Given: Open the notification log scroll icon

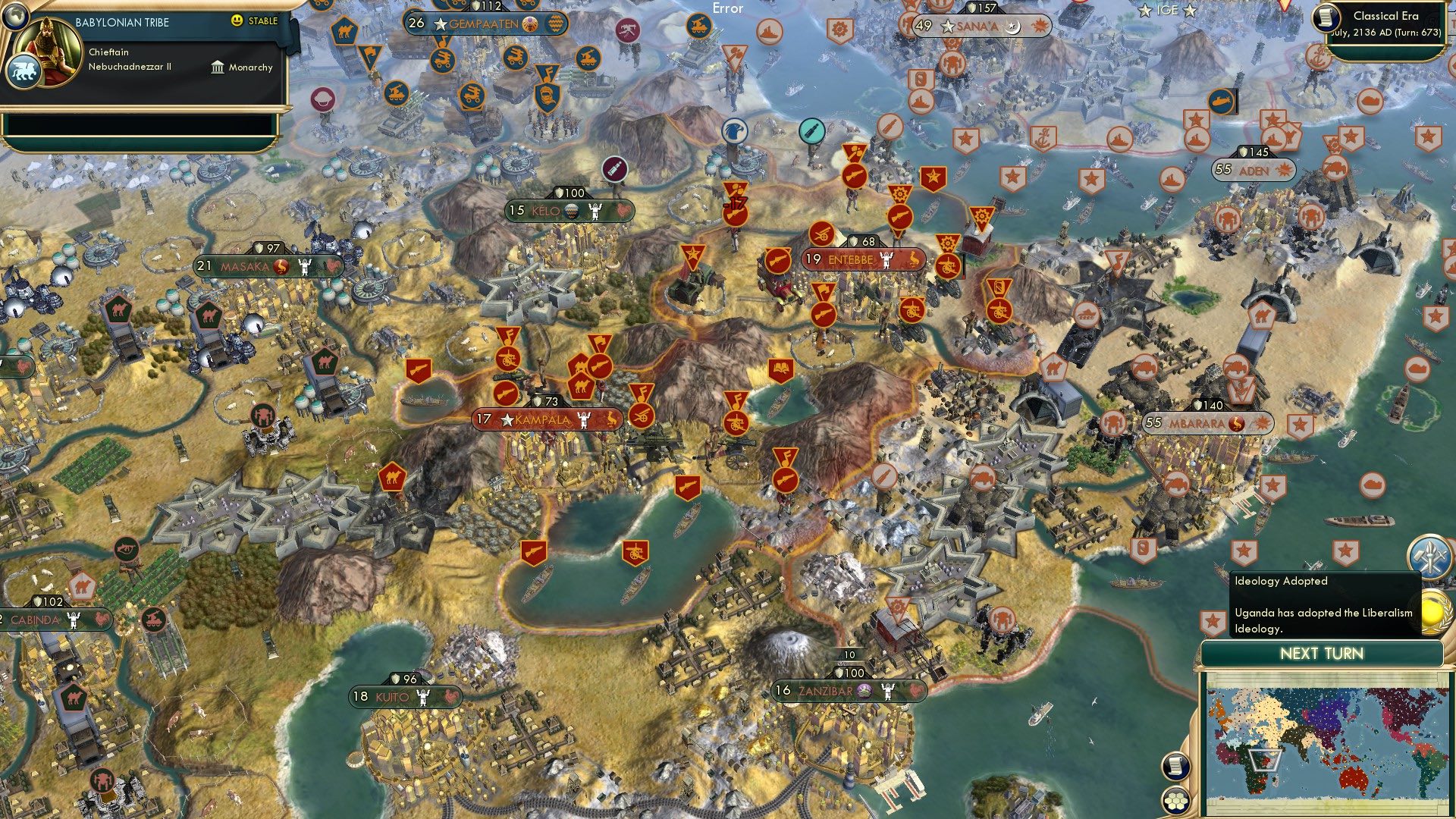Looking at the screenshot, I should (1175, 765).
